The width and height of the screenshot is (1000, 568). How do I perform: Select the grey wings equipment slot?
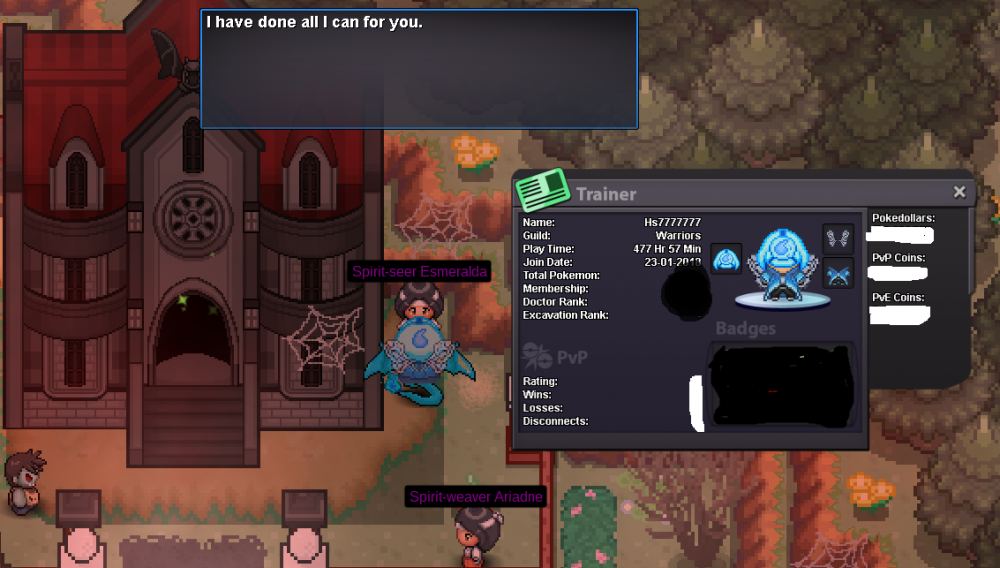point(838,238)
